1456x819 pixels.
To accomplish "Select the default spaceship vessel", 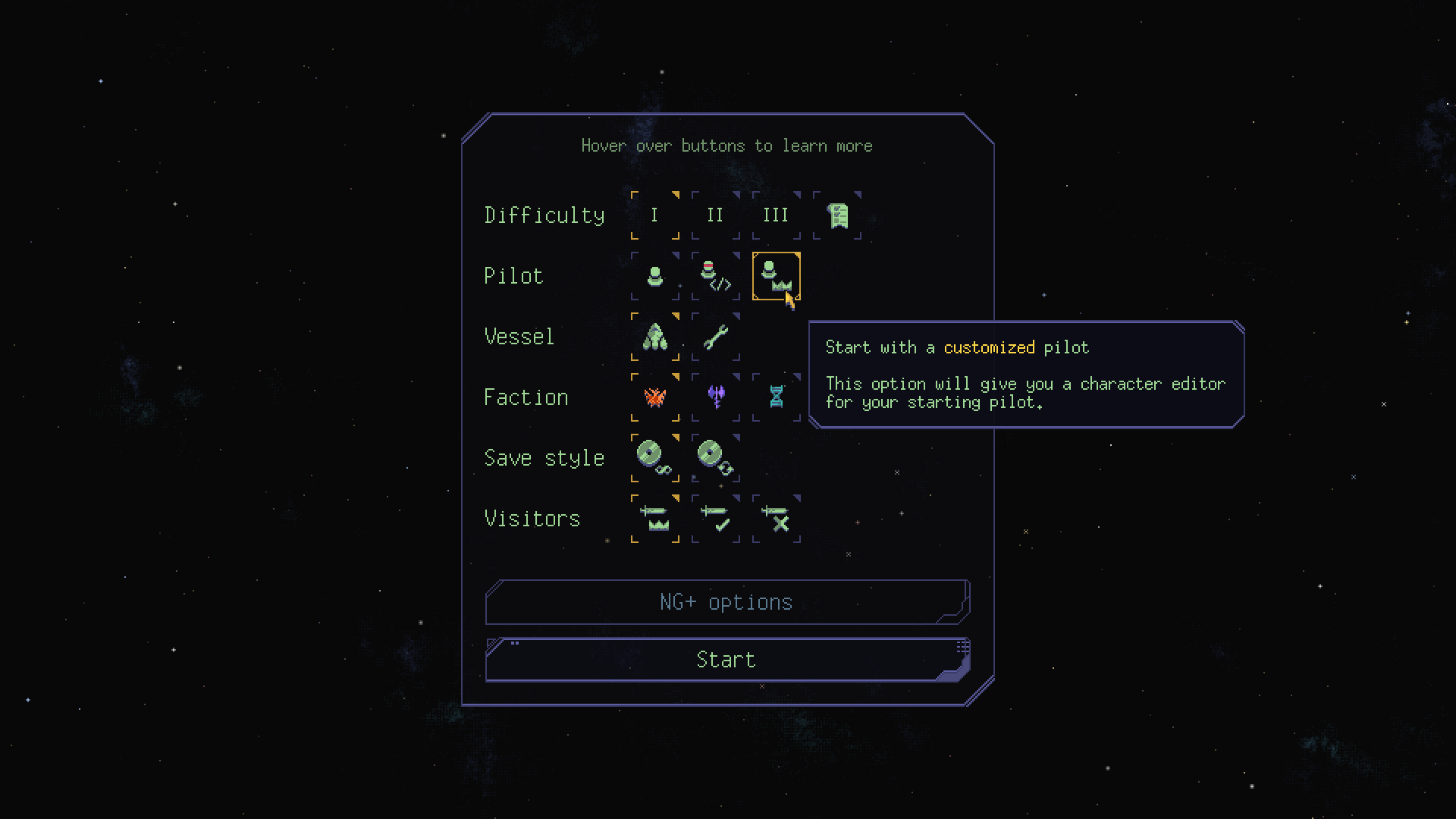I will pos(654,337).
